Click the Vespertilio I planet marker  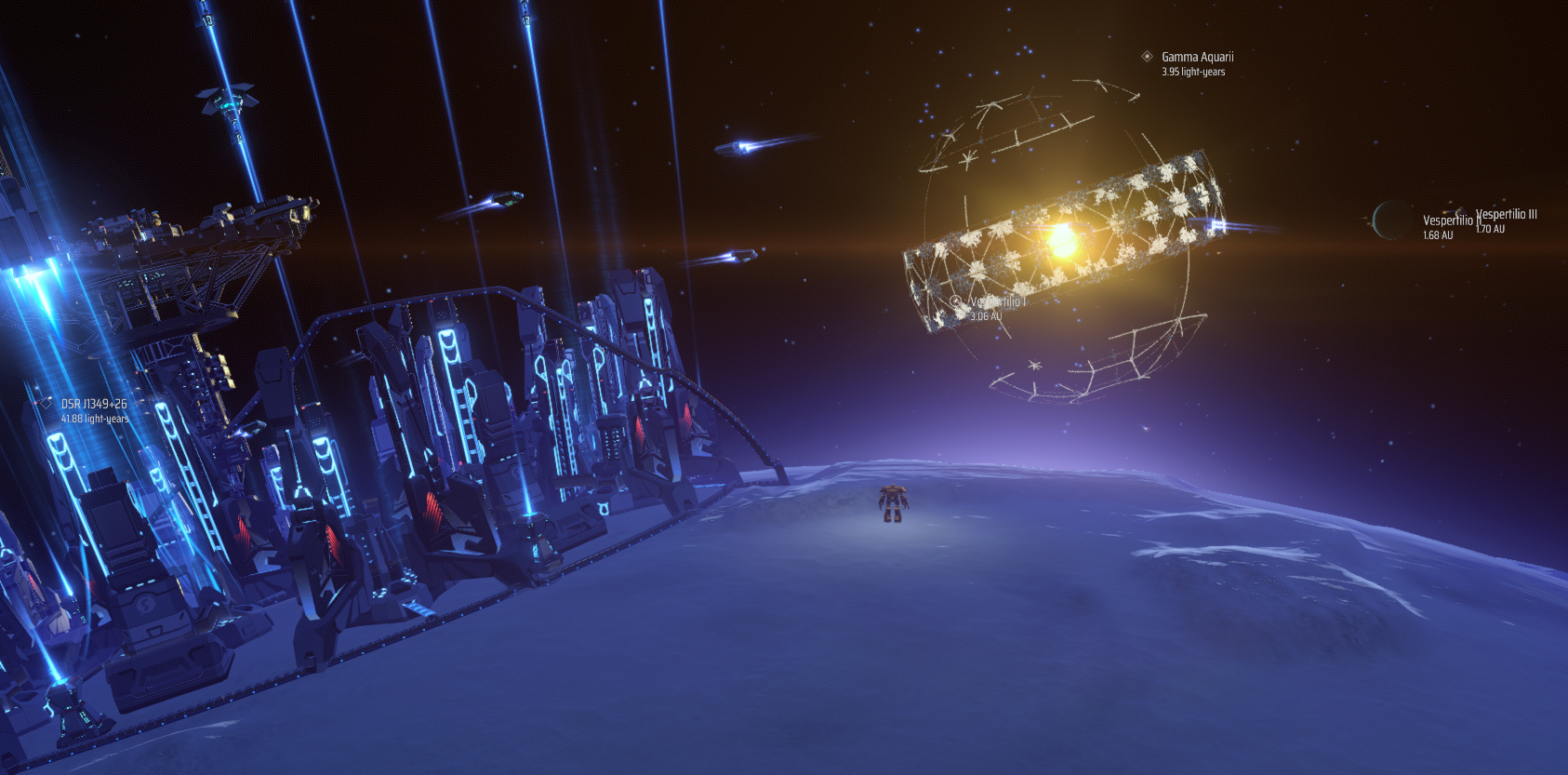pyautogui.click(x=955, y=302)
